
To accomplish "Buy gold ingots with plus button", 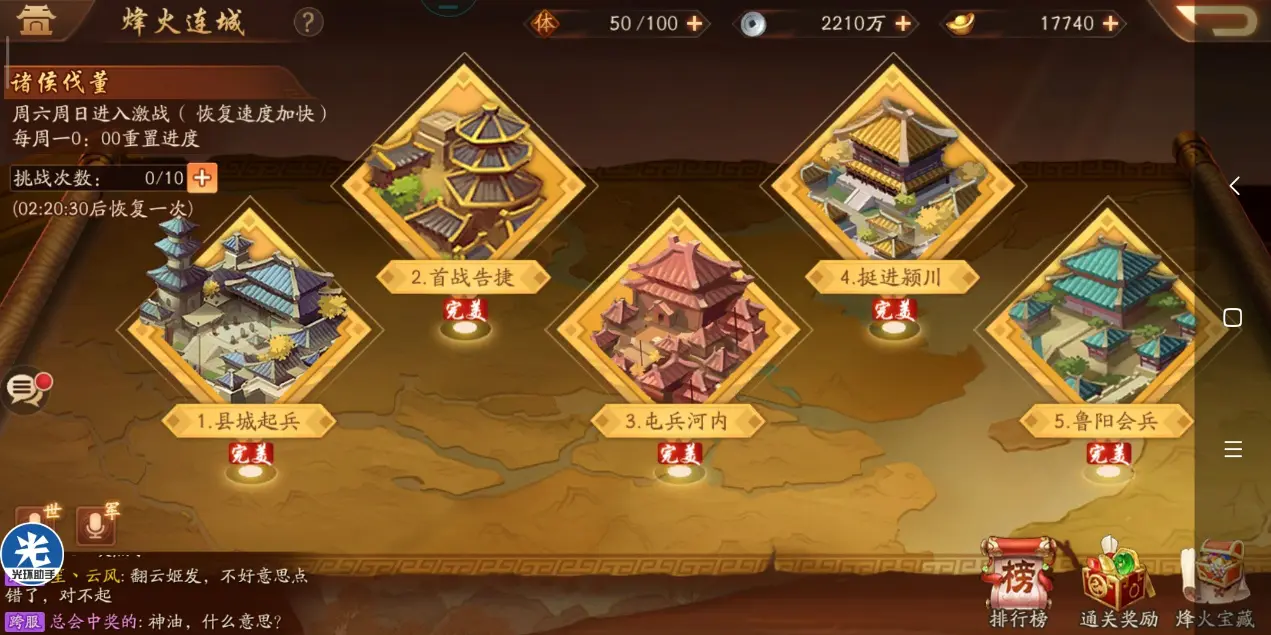I will click(x=1110, y=23).
